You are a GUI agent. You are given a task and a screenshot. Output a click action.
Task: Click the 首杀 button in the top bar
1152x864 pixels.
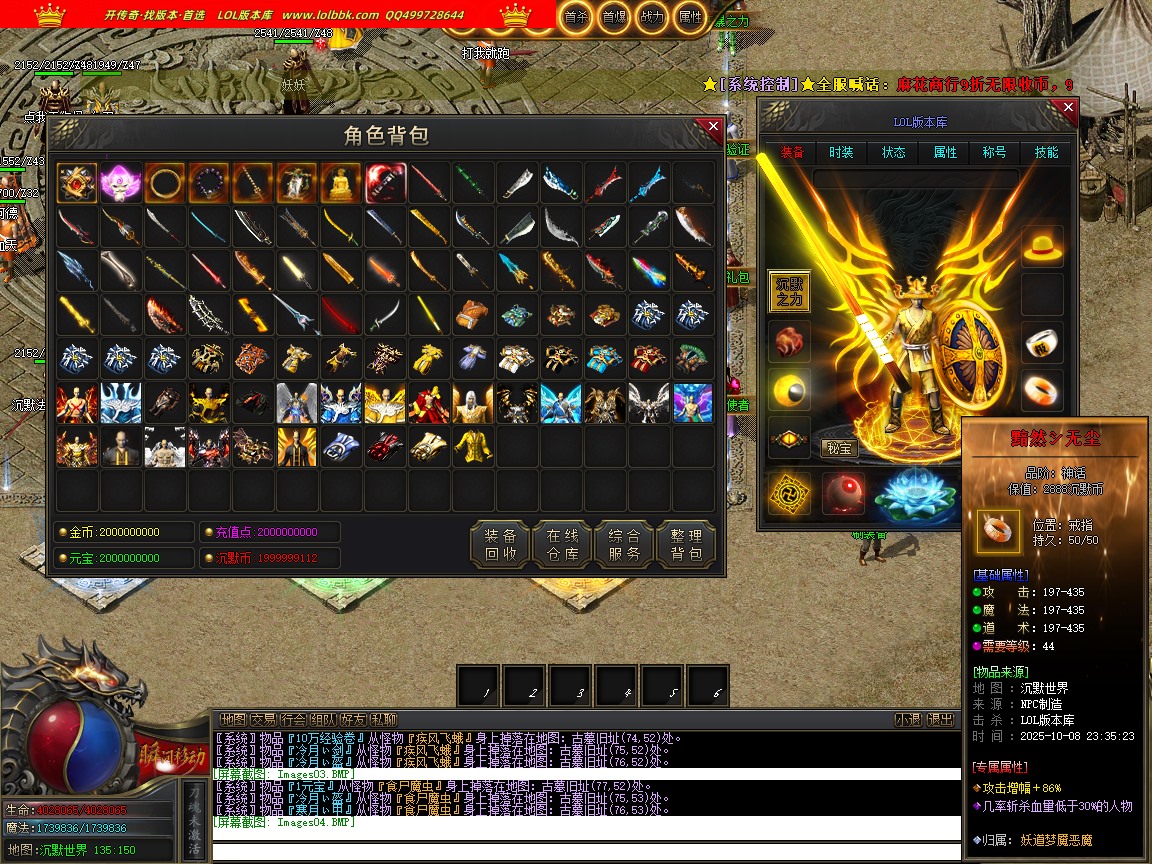click(x=575, y=16)
